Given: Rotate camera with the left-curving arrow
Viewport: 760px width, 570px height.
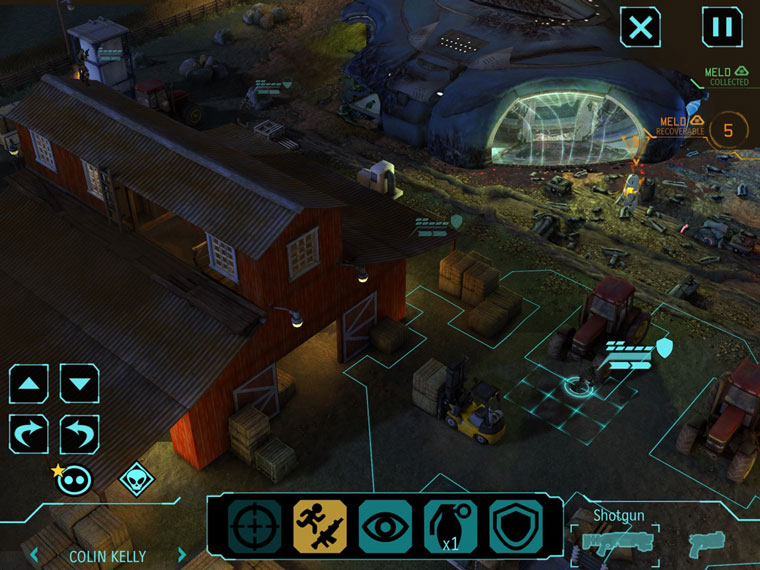Looking at the screenshot, I should pyautogui.click(x=79, y=434).
